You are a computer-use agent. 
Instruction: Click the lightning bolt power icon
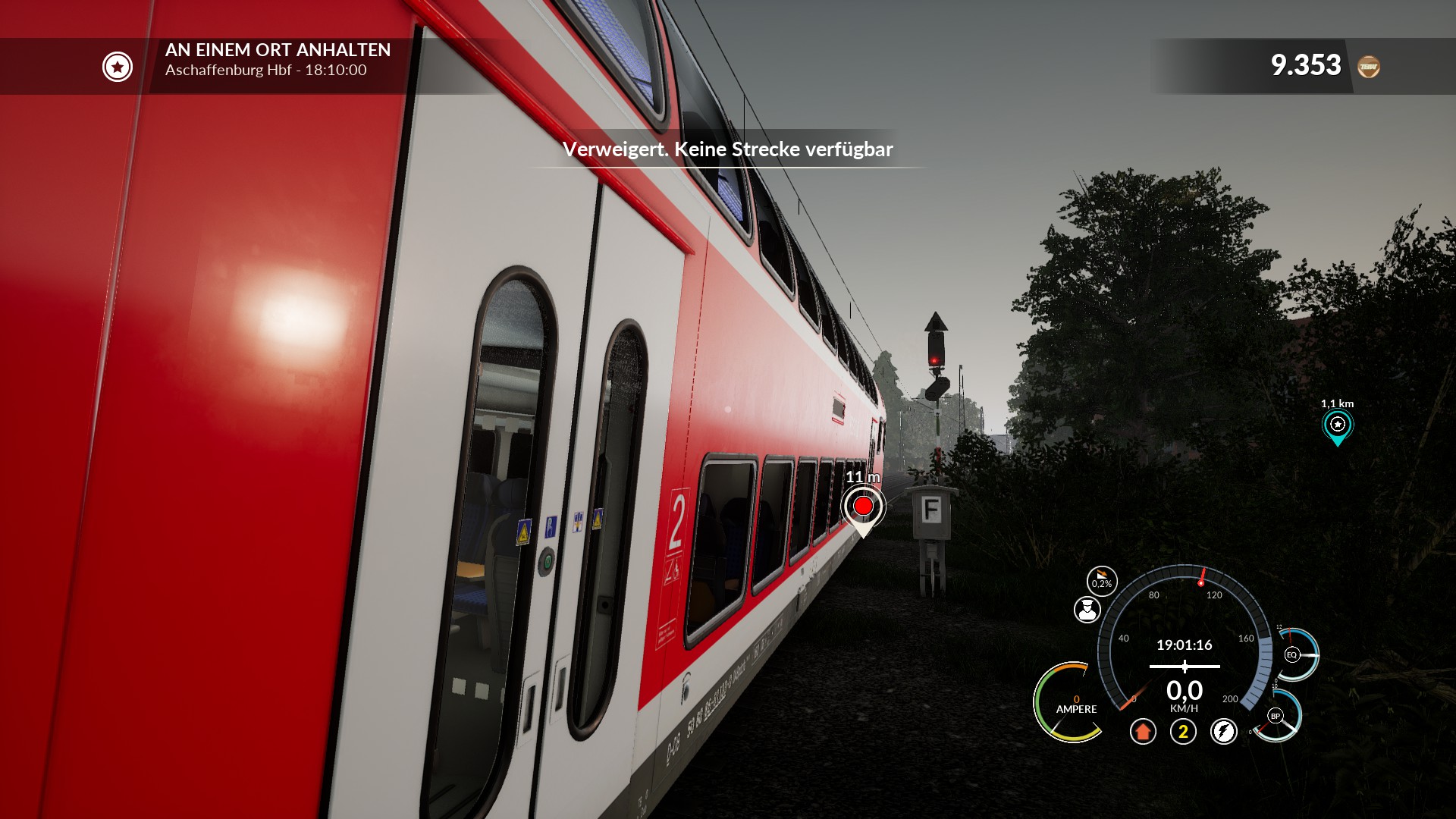click(1223, 732)
